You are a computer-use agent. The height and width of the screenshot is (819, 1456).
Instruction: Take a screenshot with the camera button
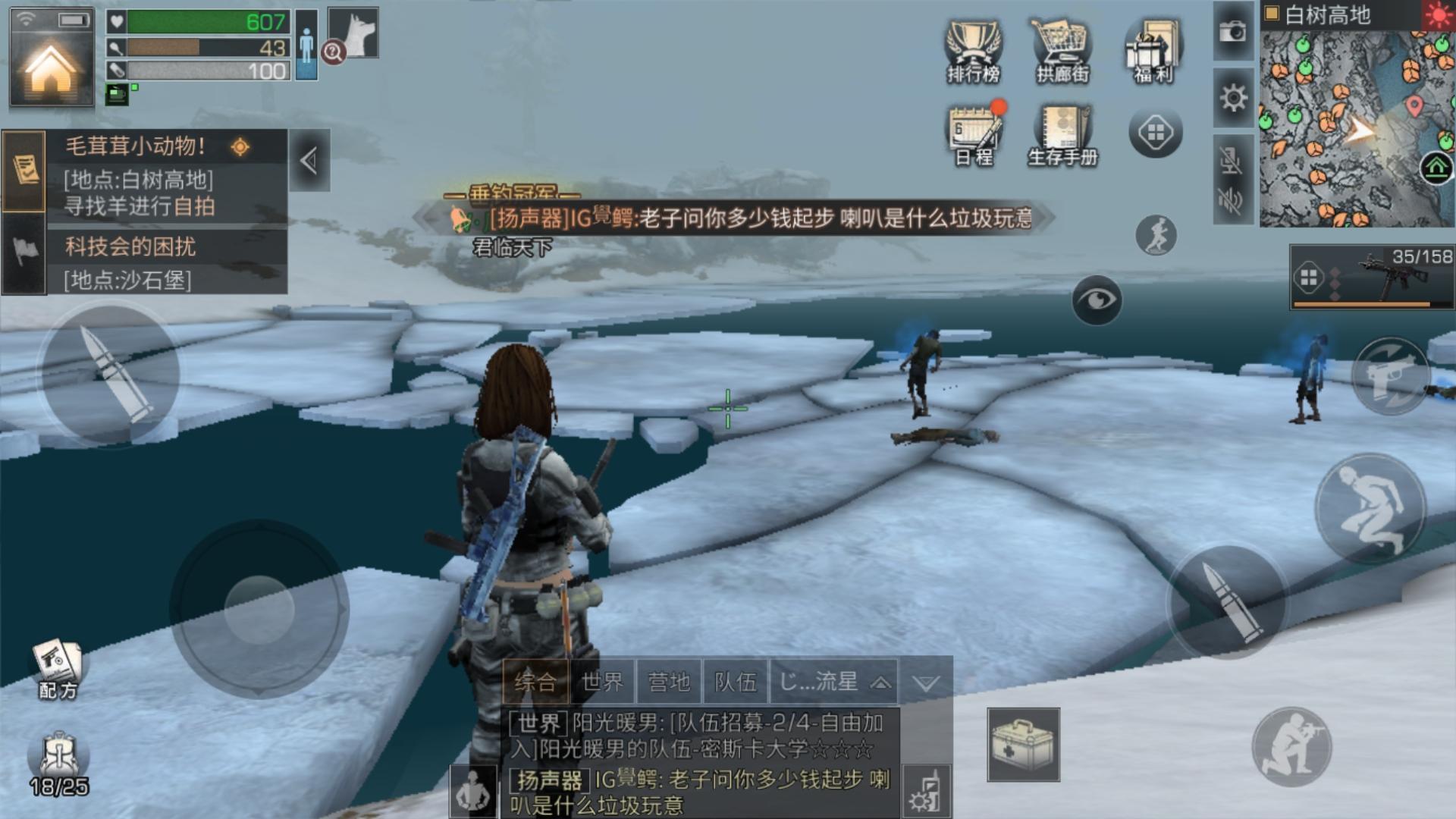click(1233, 32)
